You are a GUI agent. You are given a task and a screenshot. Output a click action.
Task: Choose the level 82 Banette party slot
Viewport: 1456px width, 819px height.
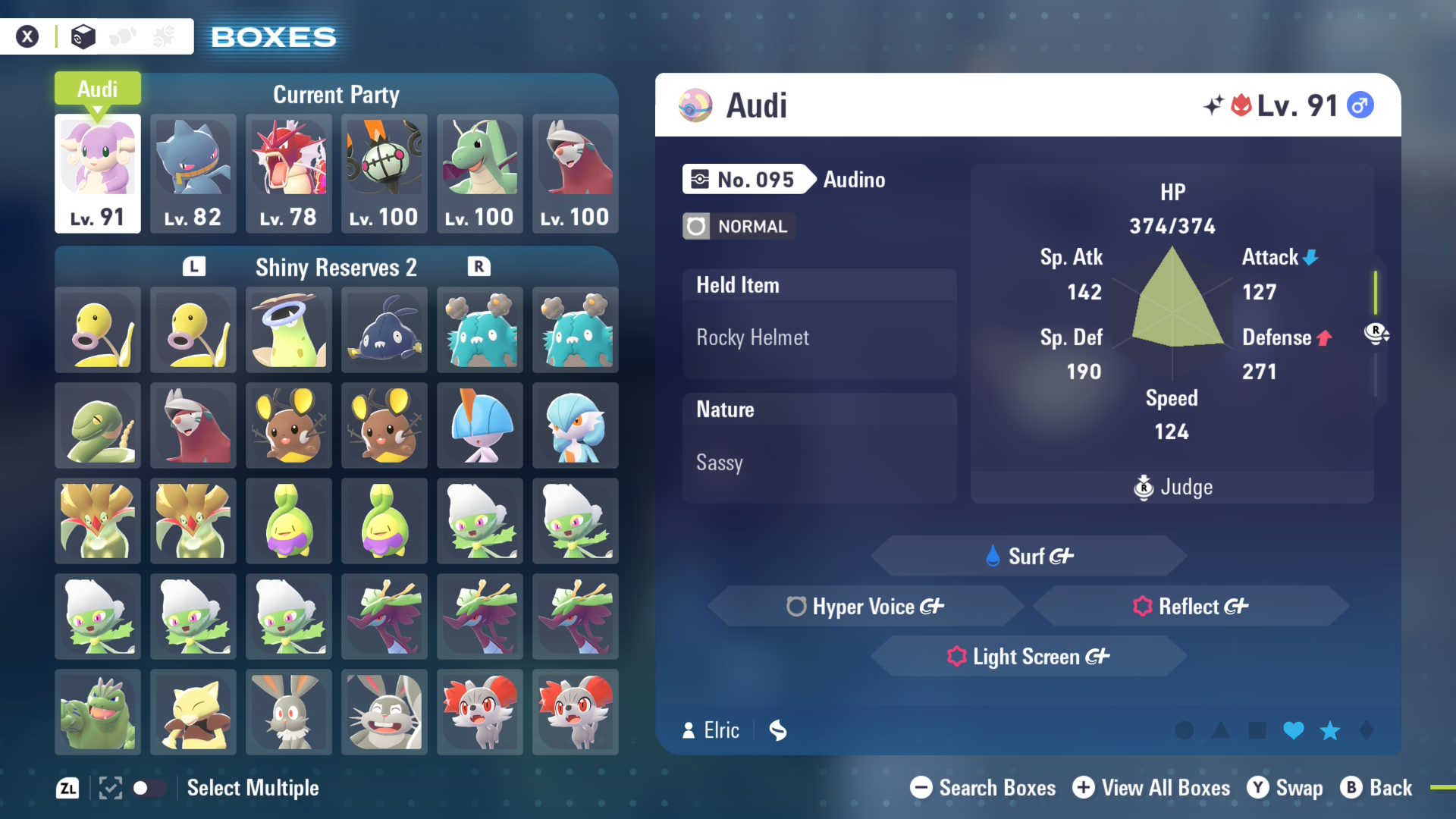(x=193, y=173)
